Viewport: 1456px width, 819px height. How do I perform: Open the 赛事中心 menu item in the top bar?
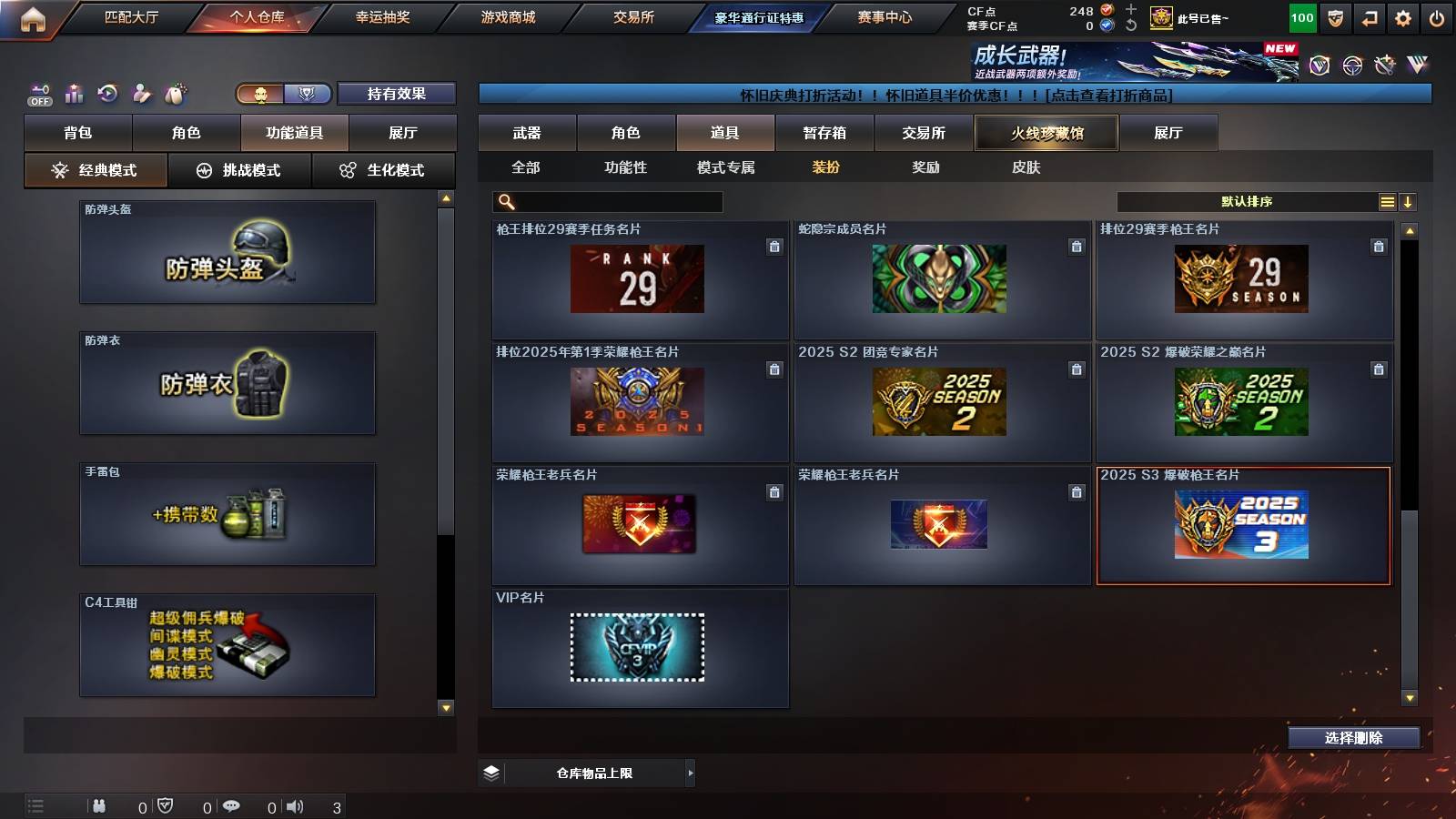[x=885, y=16]
